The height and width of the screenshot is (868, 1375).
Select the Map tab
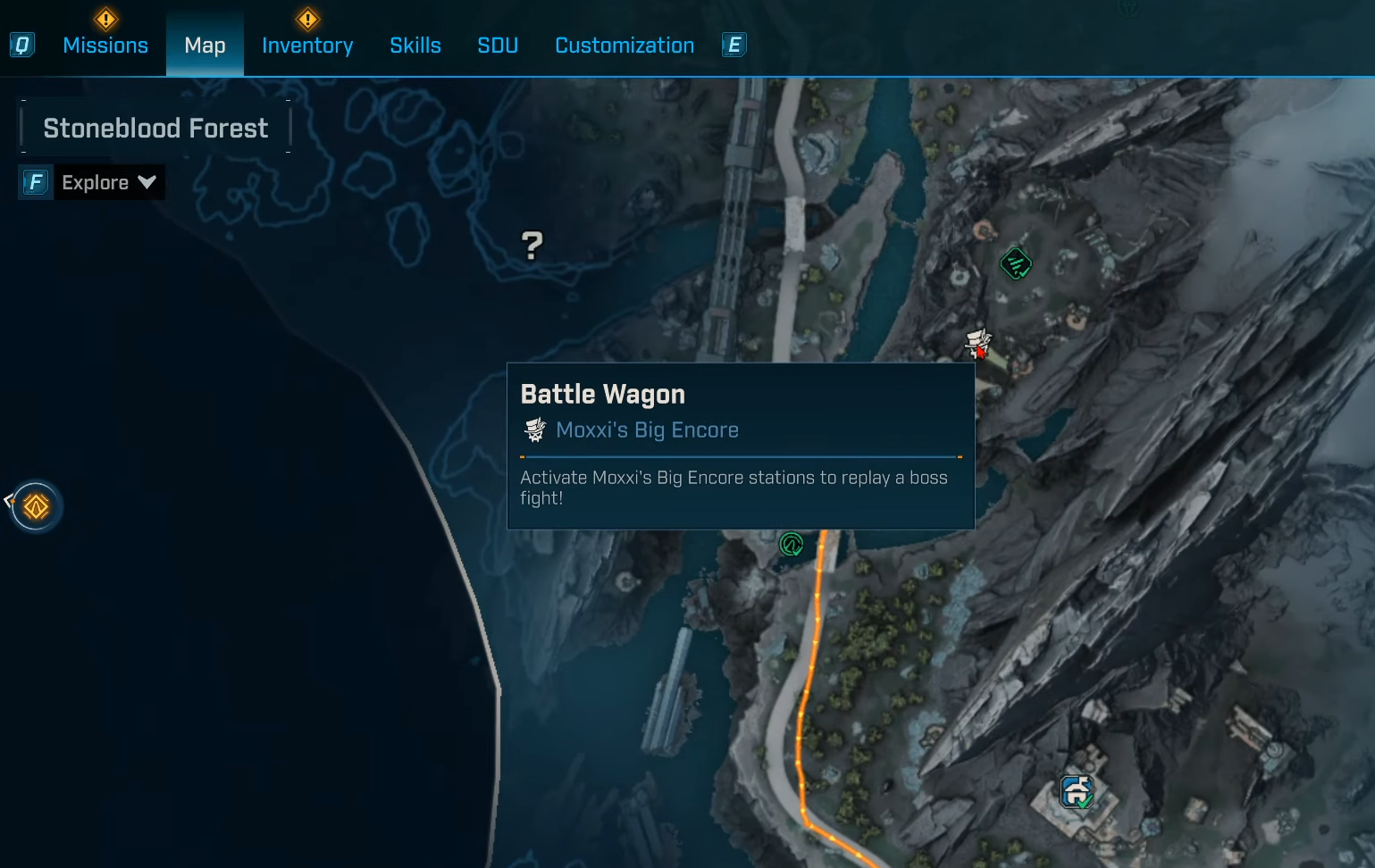[205, 46]
